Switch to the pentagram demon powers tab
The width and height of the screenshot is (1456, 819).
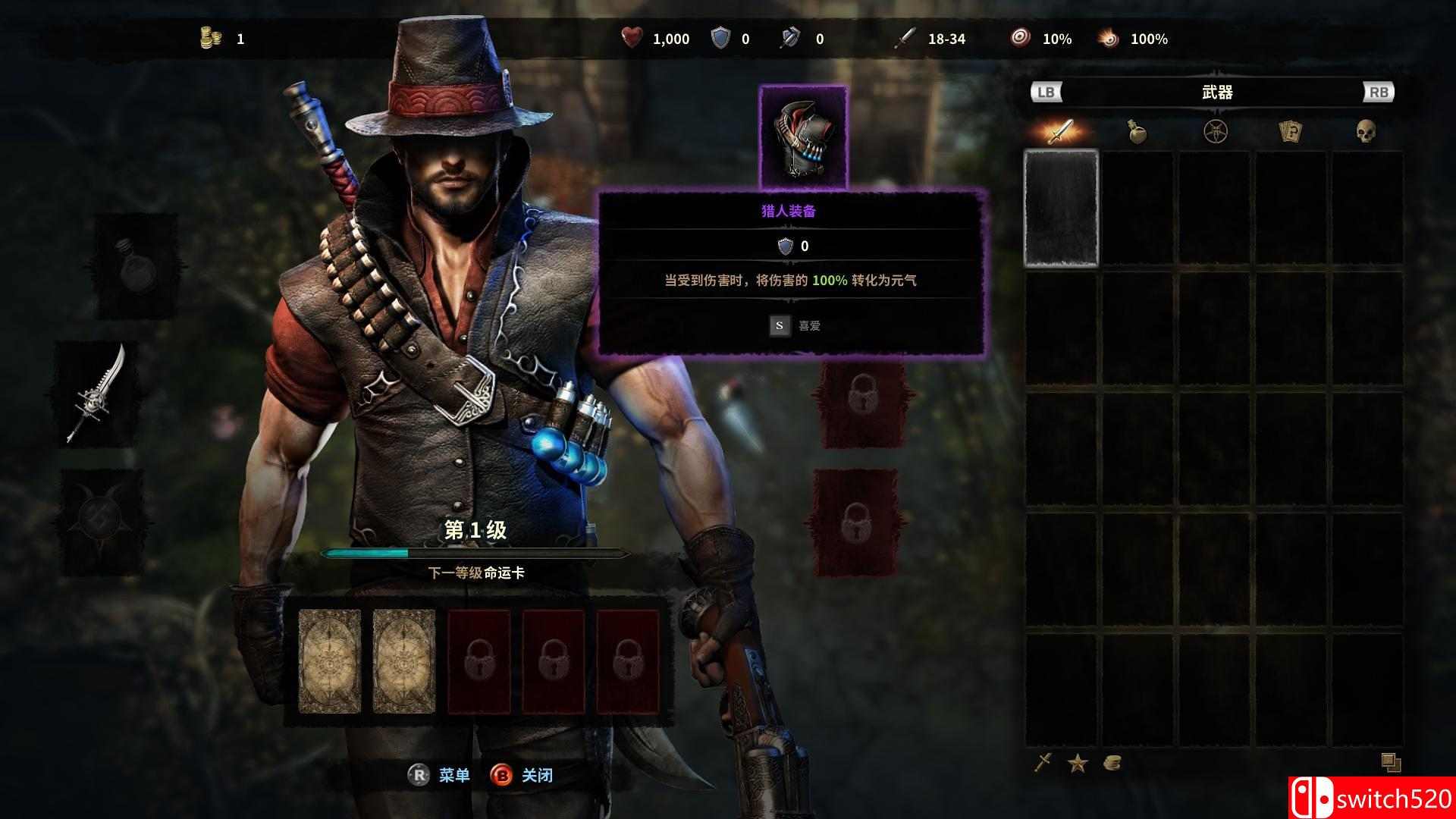pyautogui.click(x=1215, y=132)
